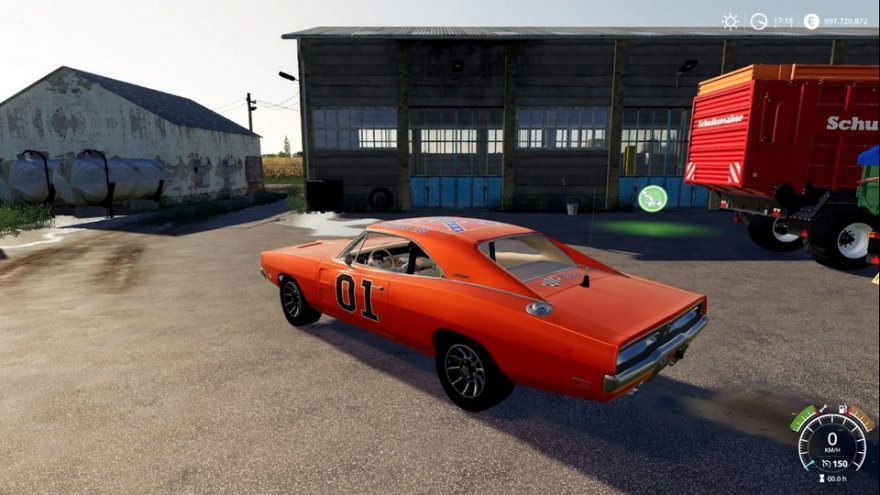880x495 pixels.
Task: Open the weather forecast sun icon
Action: 730,21
